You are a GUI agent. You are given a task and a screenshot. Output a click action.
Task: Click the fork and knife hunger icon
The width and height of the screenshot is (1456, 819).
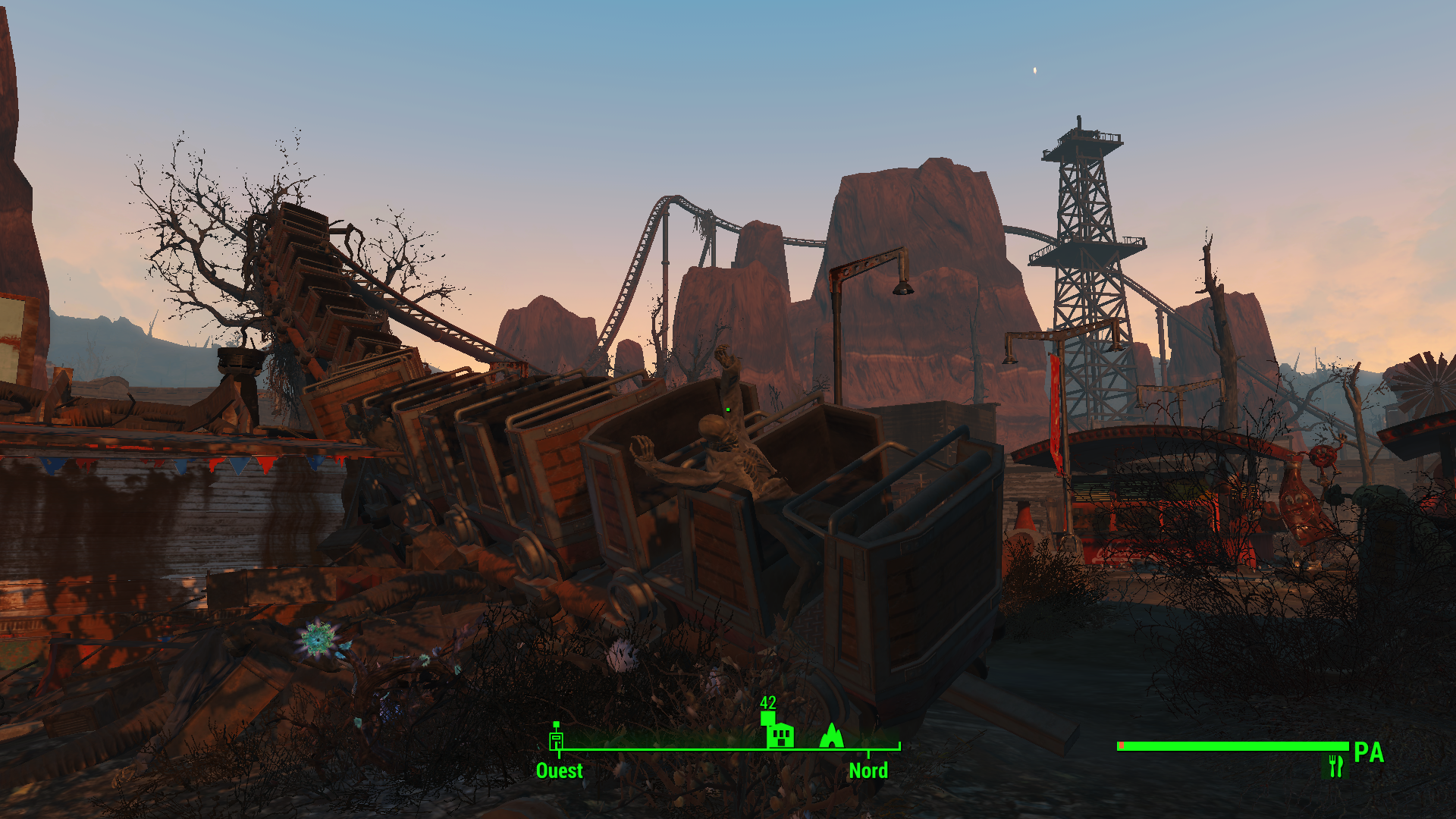(x=1335, y=766)
